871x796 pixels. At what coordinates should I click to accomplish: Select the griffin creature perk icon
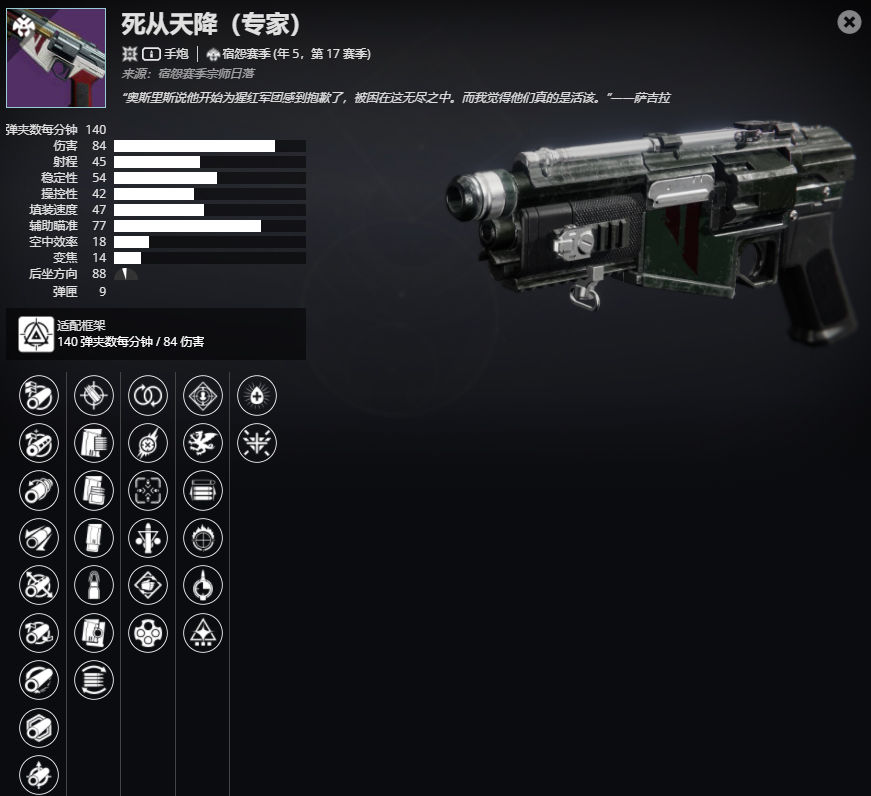tap(202, 443)
